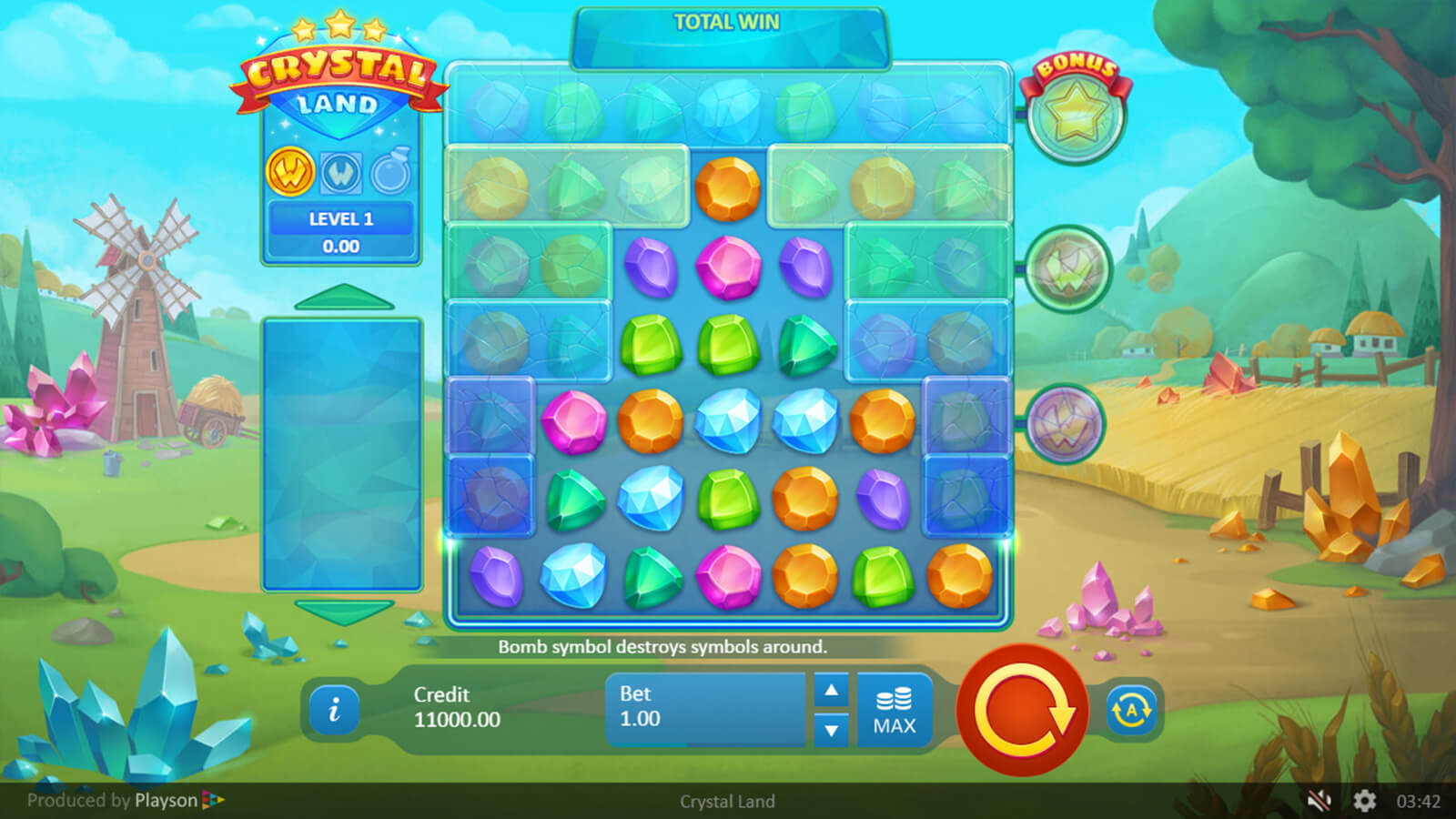Select the gold W wild icon

(290, 172)
